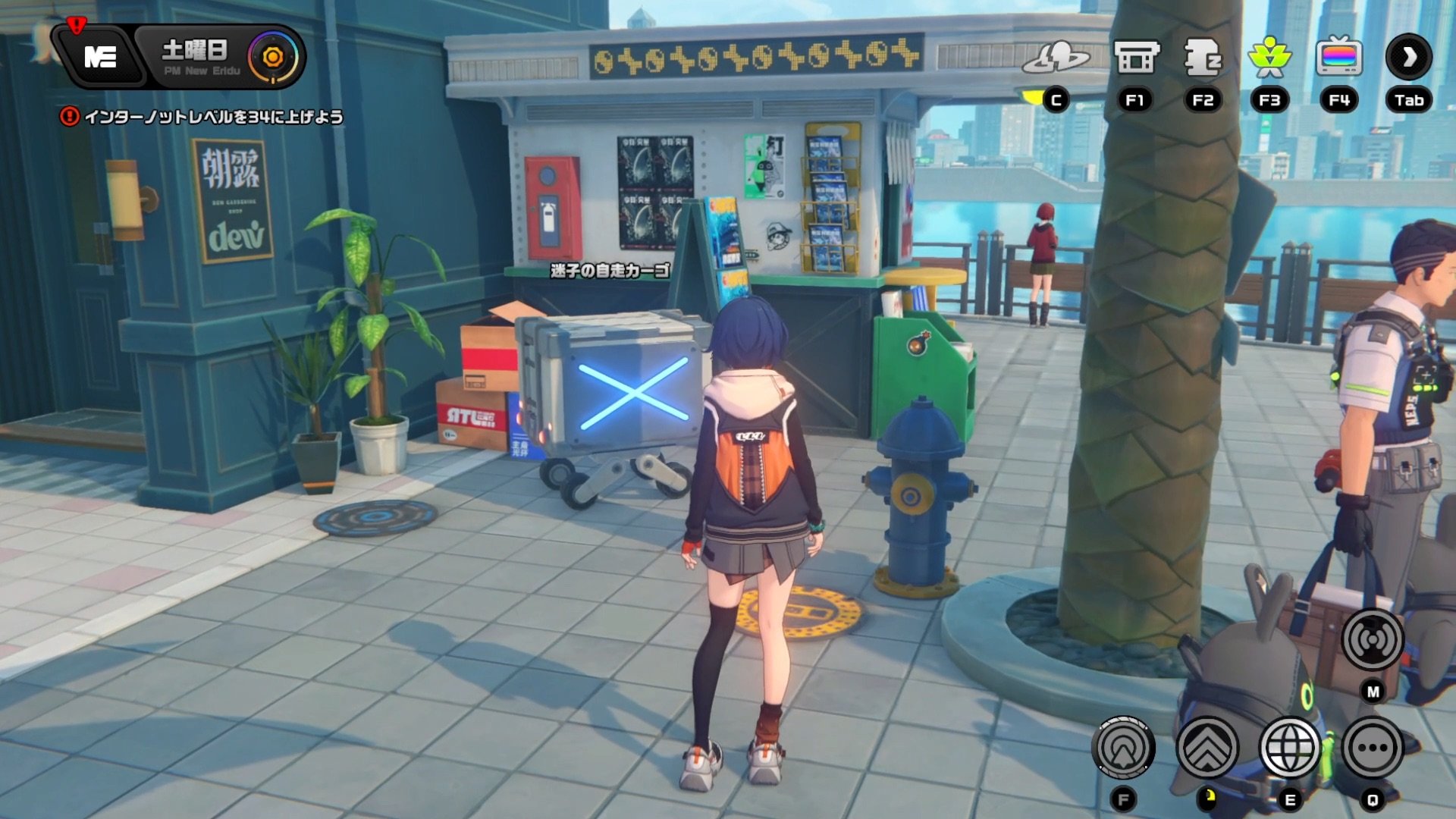Open the three-dot chat bubble button
1456x819 pixels.
coord(1373,748)
